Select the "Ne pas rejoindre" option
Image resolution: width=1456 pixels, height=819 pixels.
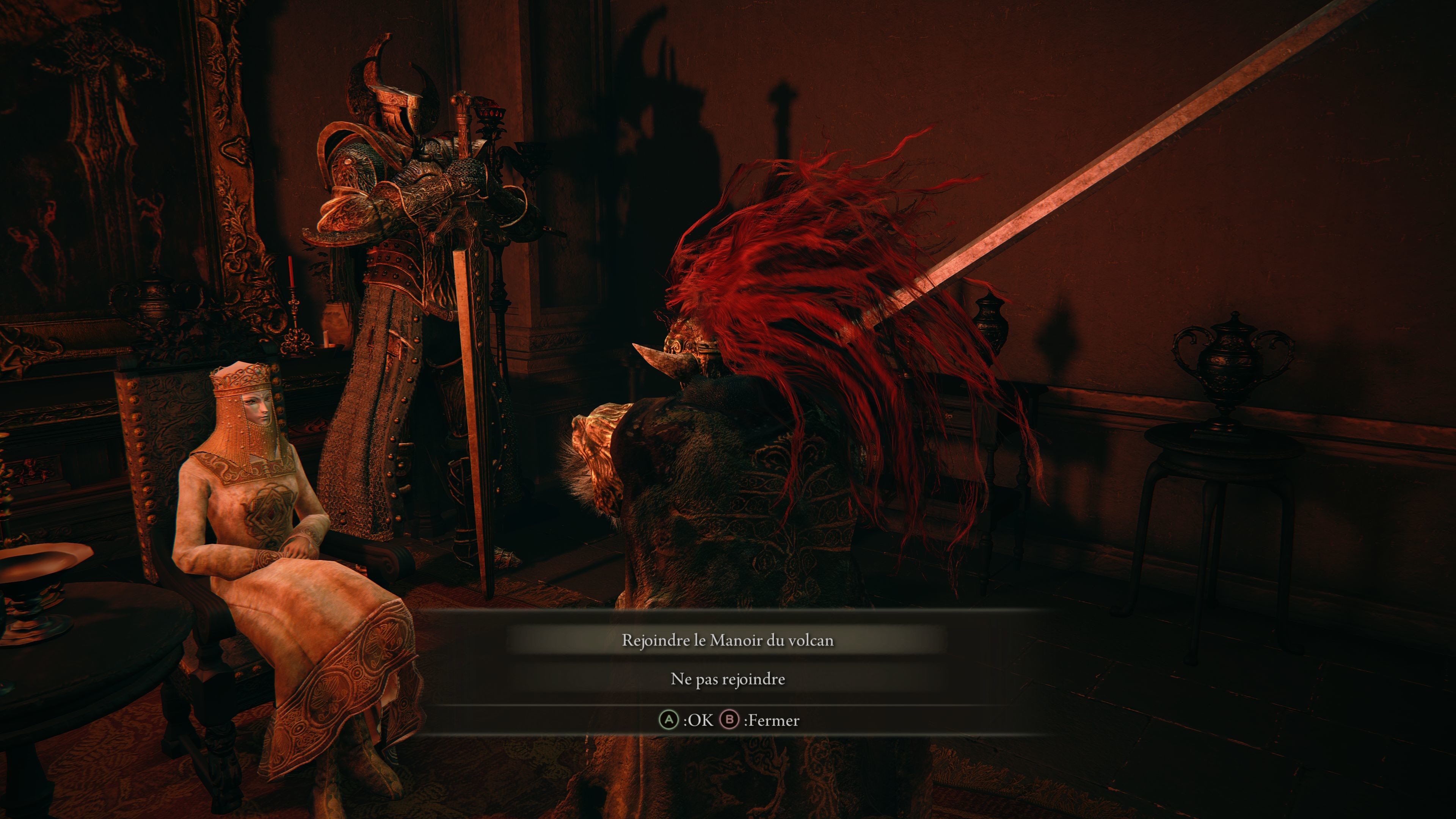pyautogui.click(x=728, y=679)
